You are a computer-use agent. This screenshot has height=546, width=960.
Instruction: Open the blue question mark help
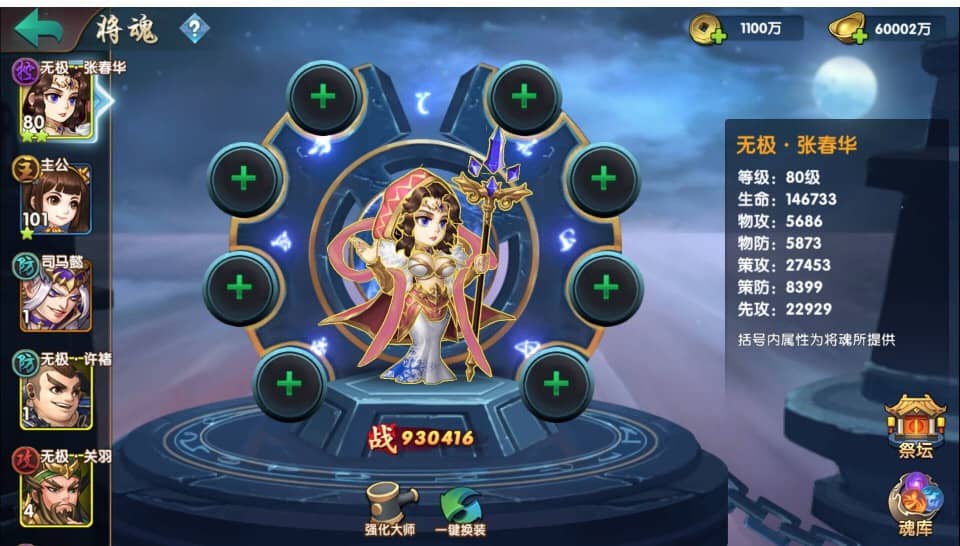pos(194,29)
